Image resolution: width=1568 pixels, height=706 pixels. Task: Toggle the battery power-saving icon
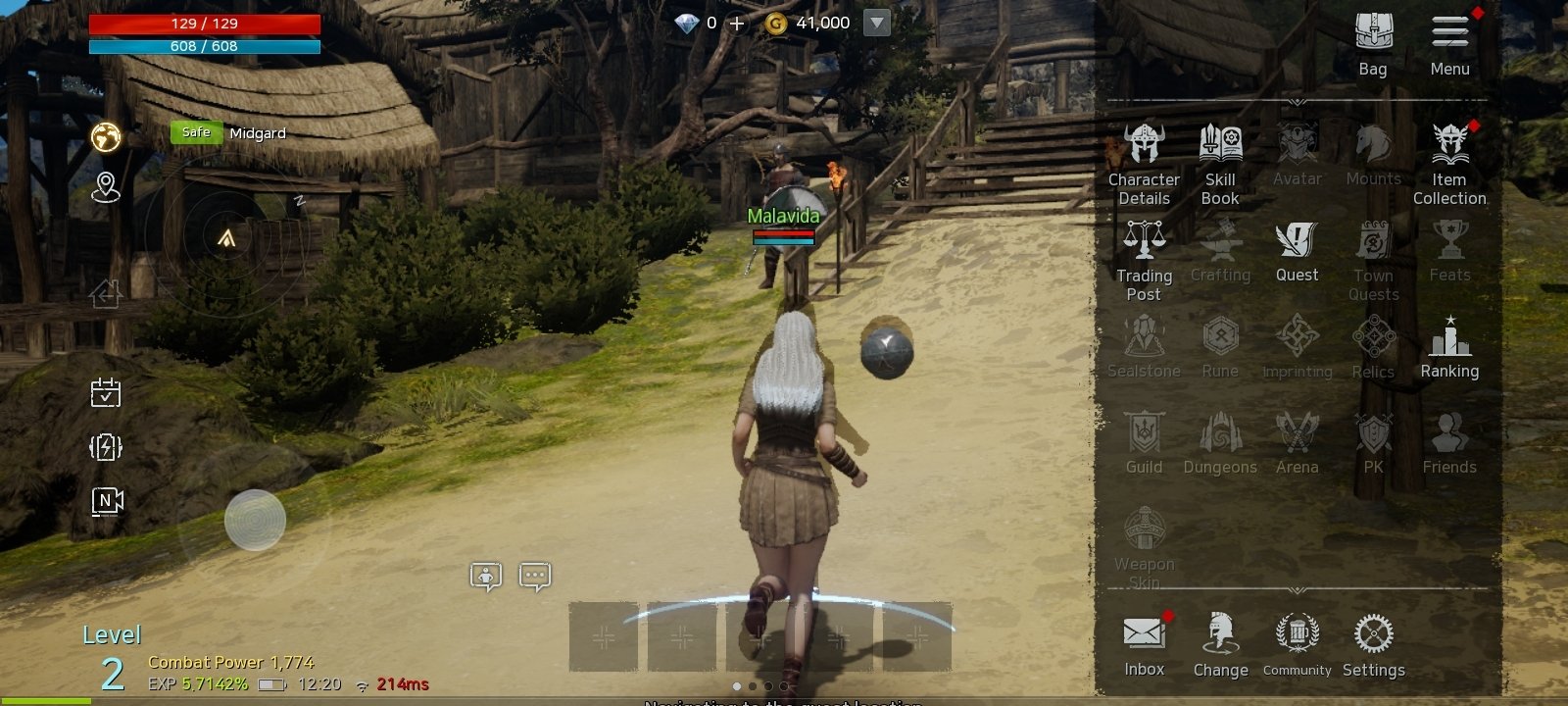tap(106, 447)
